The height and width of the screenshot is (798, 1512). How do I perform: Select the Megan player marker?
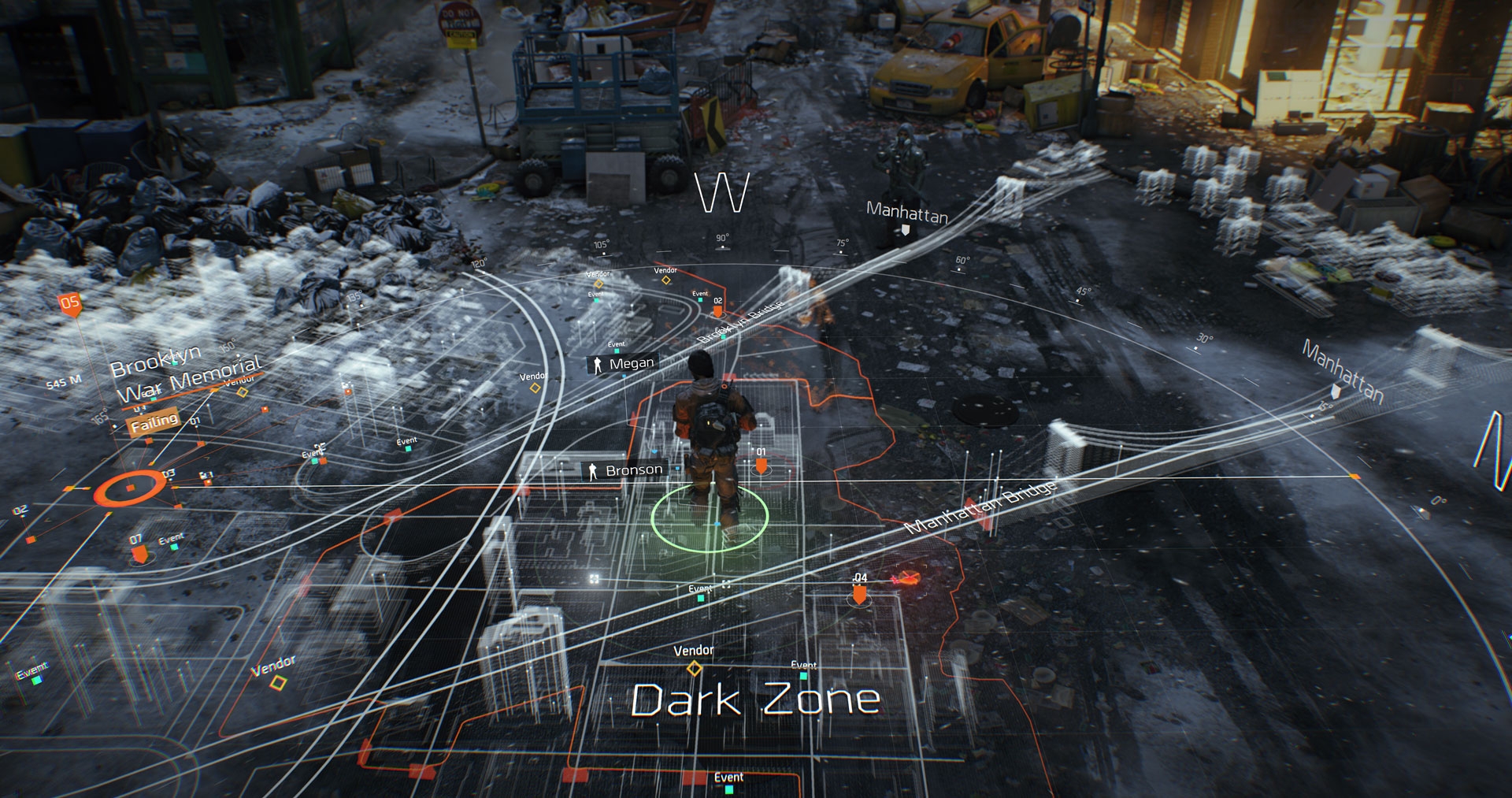point(622,363)
